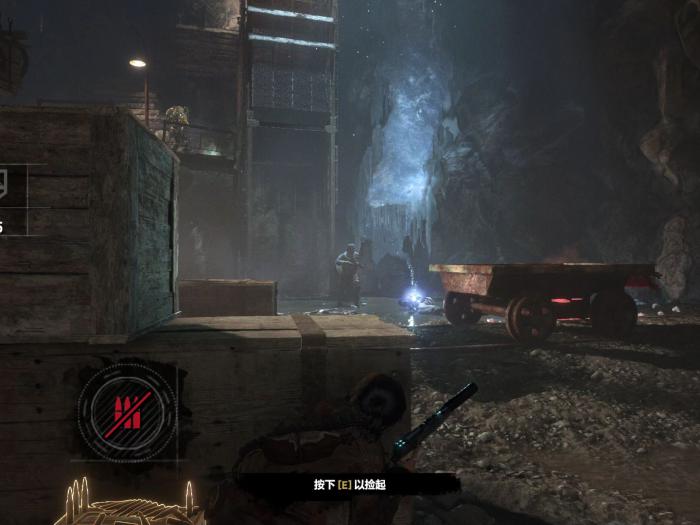Select the shield badge icon
Viewport: 700px width, 525px height.
7,185
